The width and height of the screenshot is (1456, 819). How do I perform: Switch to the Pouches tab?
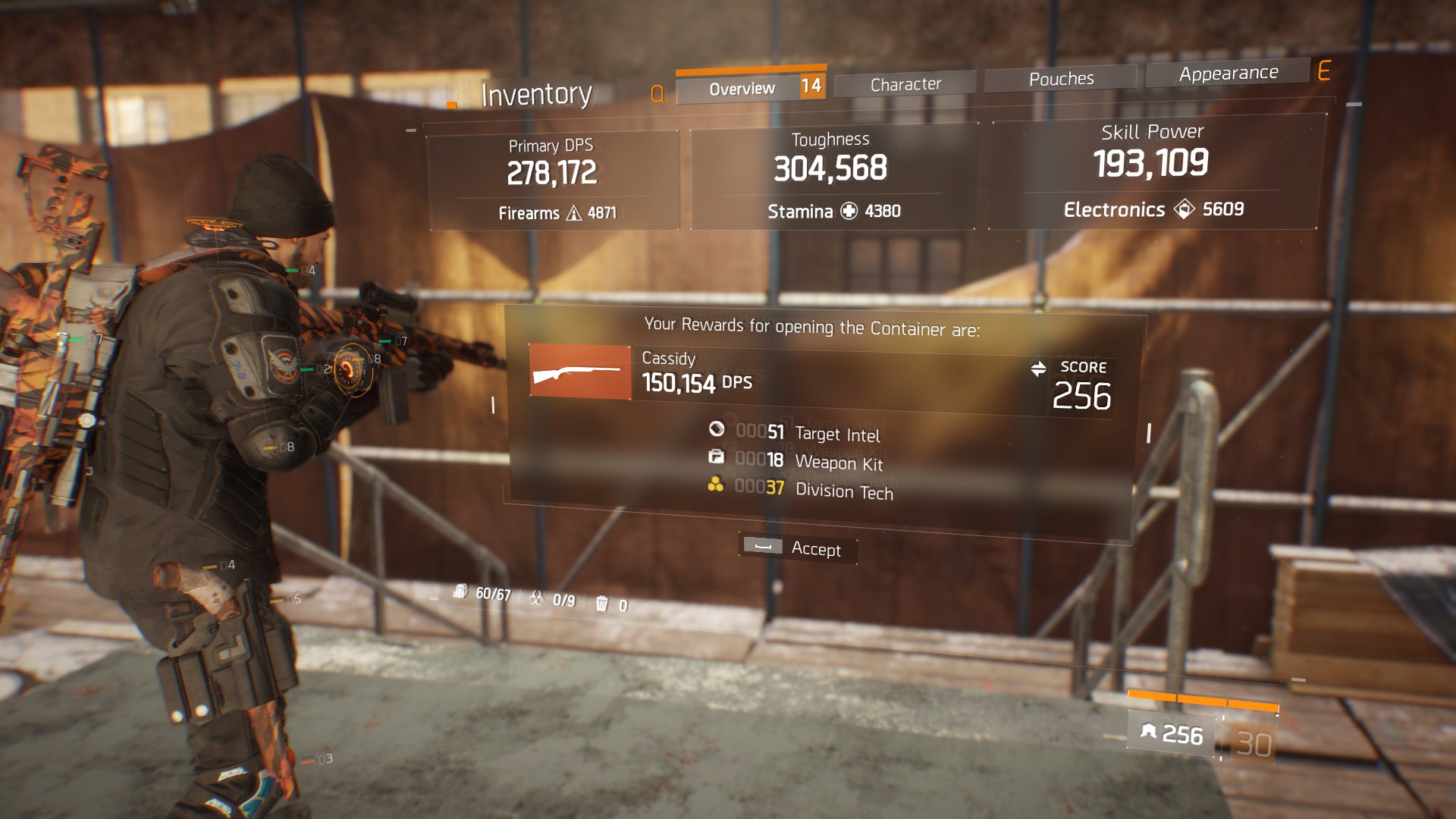[1061, 79]
